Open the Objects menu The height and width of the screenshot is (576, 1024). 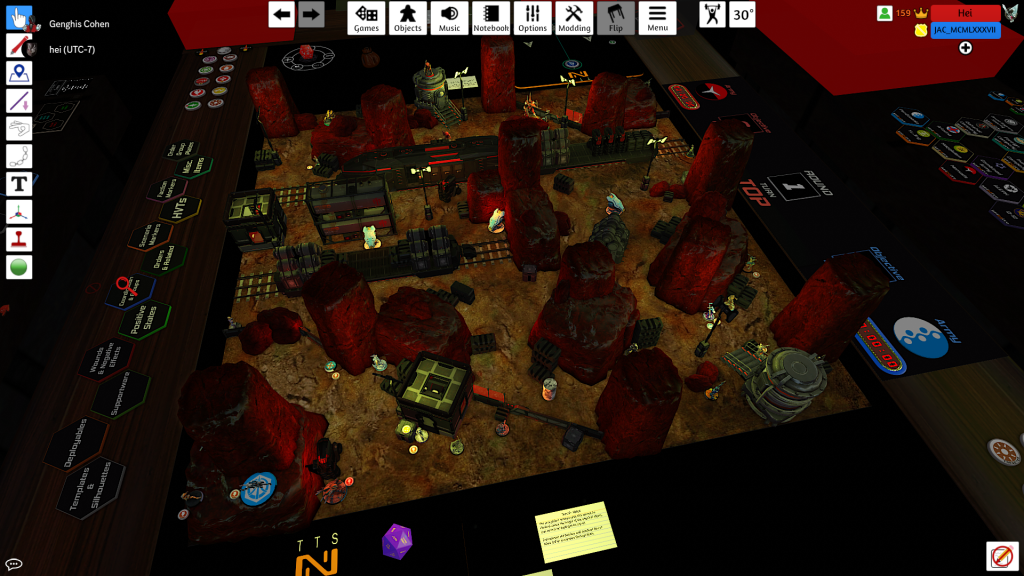407,18
